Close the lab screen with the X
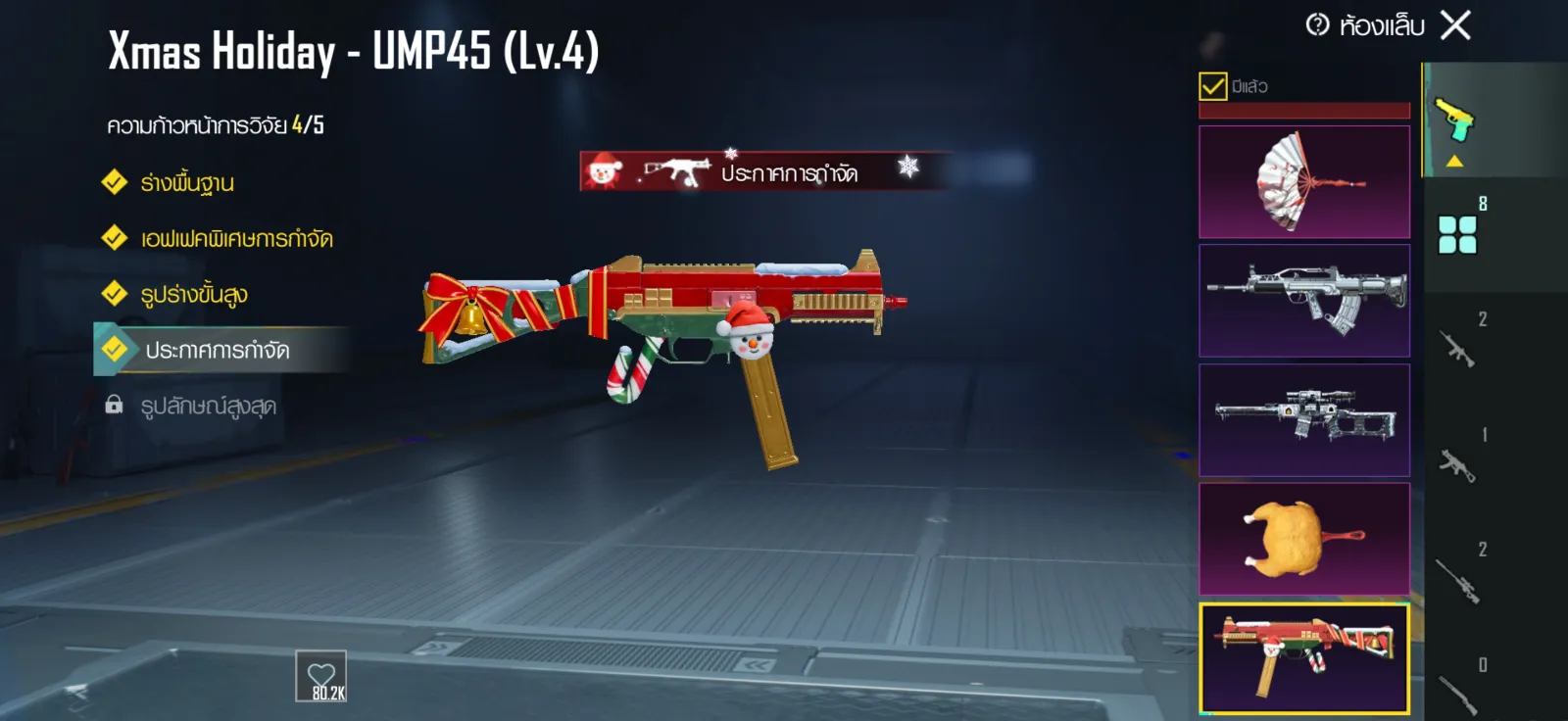The width and height of the screenshot is (1568, 721). coord(1455,25)
